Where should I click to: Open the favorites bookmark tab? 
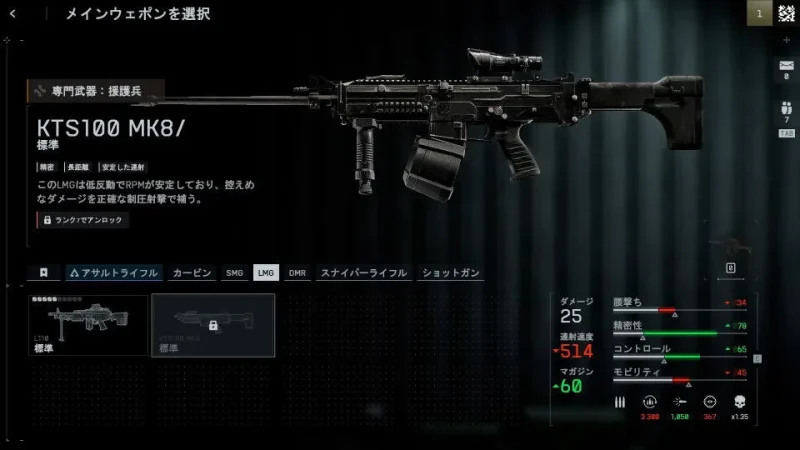pos(44,272)
